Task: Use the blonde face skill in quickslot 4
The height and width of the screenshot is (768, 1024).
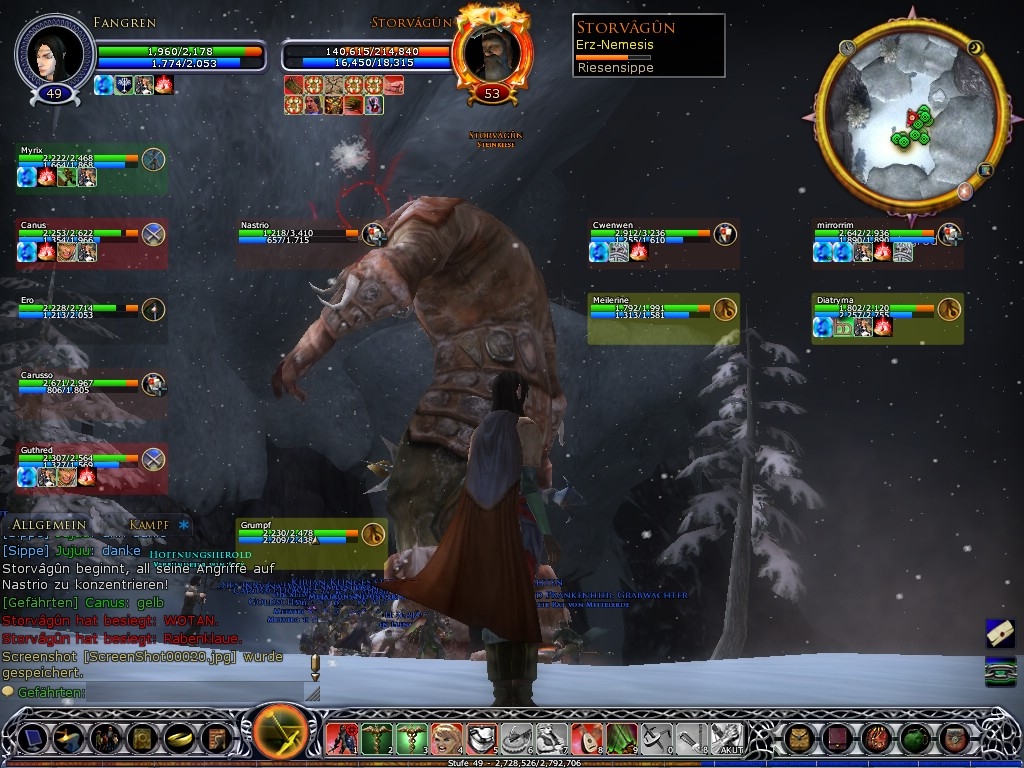Action: point(446,739)
